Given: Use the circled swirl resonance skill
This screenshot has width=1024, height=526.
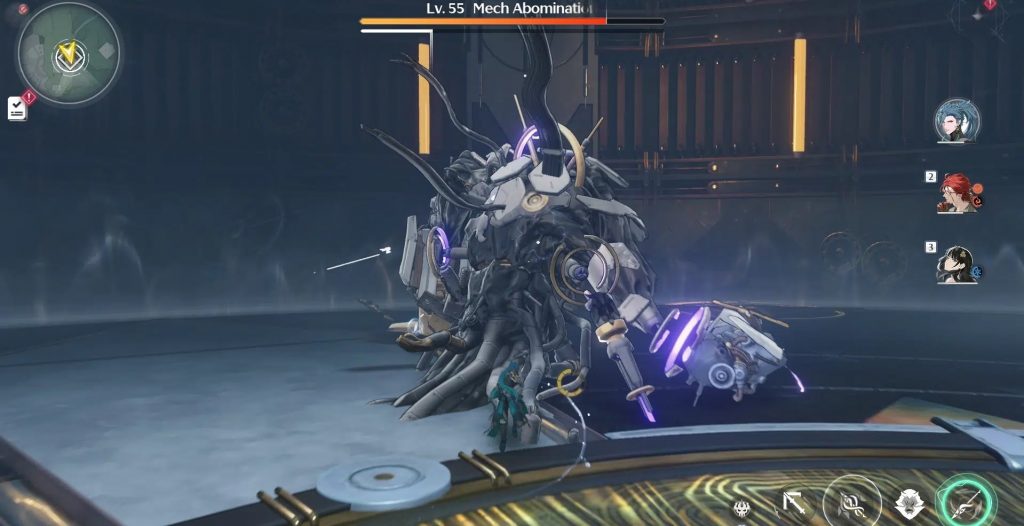Looking at the screenshot, I should click(x=852, y=502).
